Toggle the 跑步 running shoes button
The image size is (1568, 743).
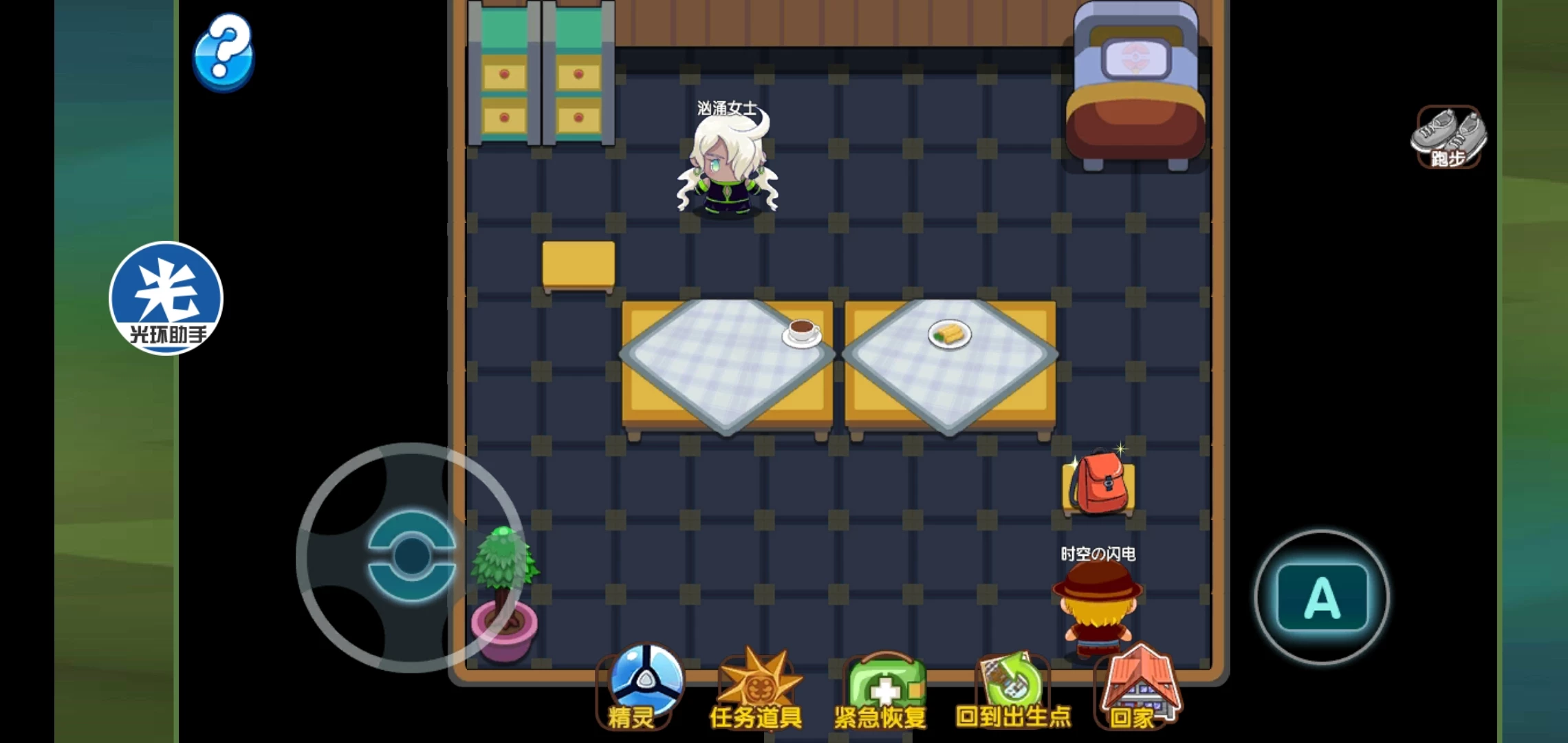(x=1448, y=138)
